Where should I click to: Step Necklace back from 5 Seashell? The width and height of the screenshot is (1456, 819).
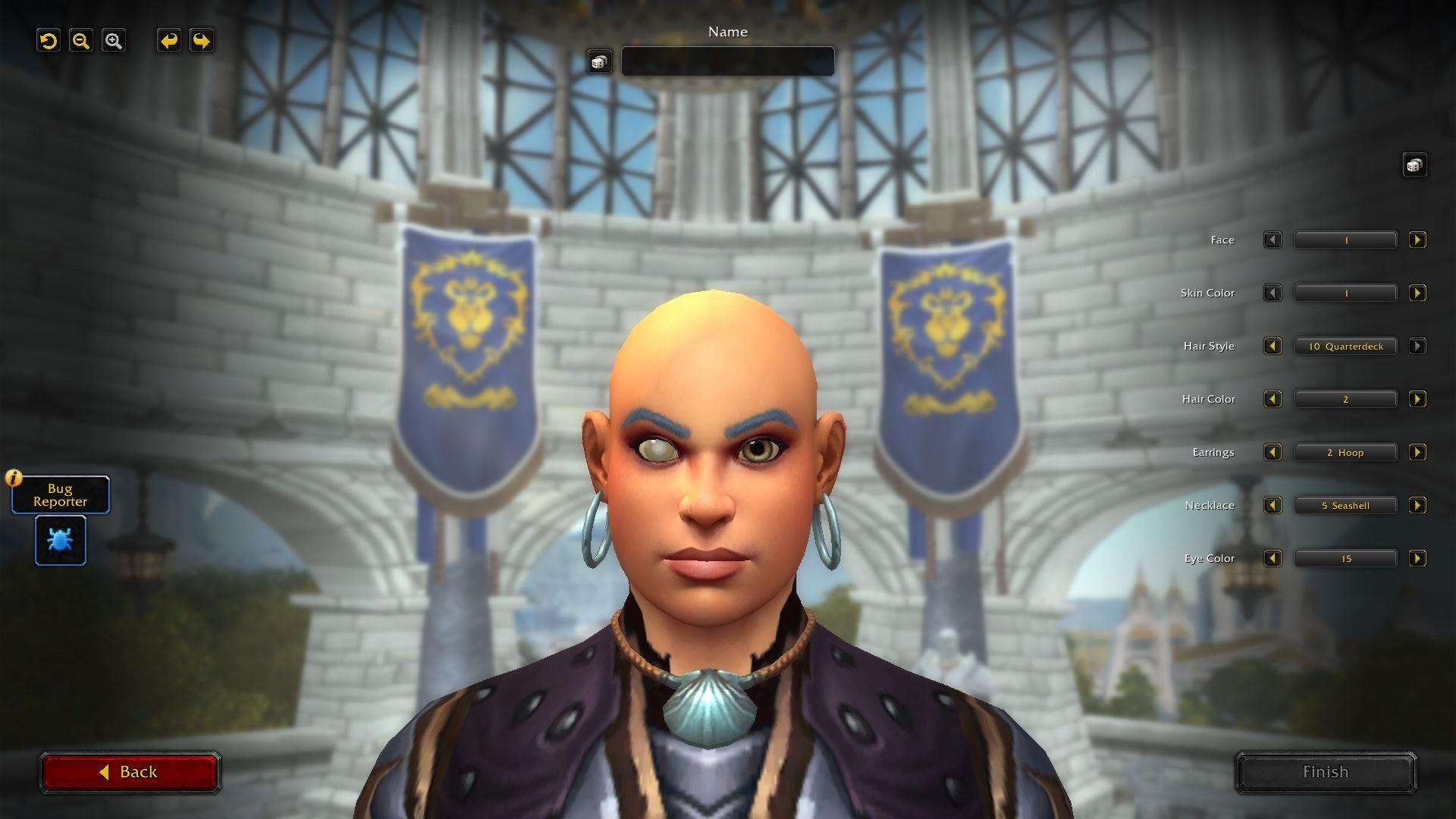pyautogui.click(x=1272, y=505)
